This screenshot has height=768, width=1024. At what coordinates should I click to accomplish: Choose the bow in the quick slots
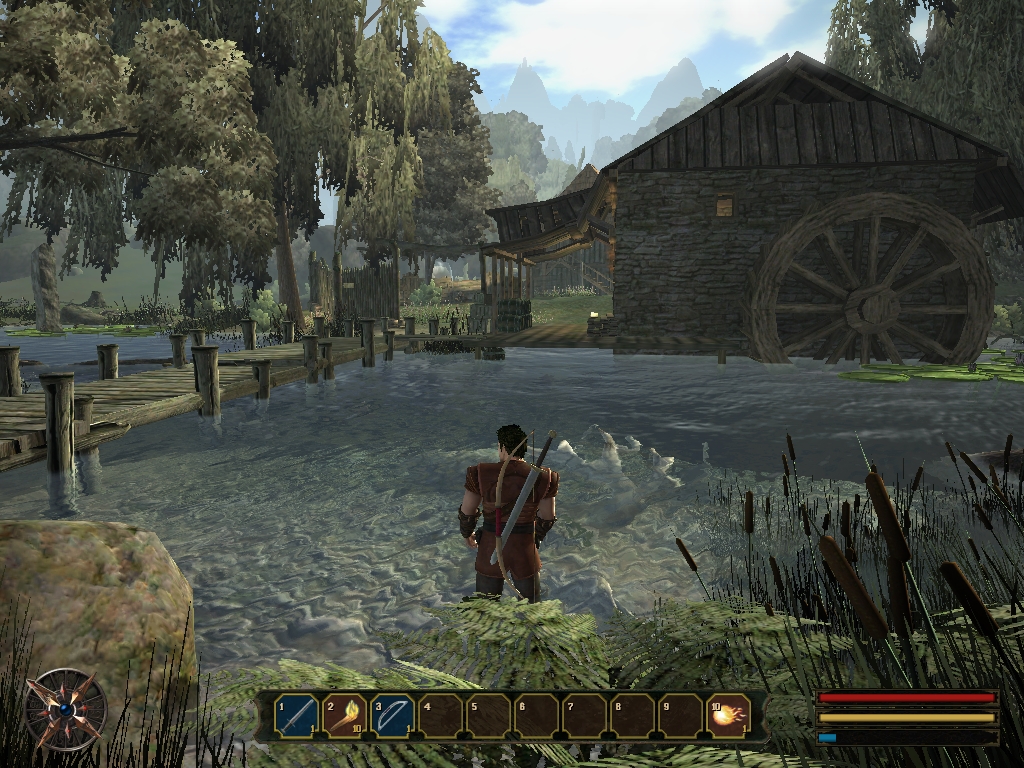click(393, 716)
